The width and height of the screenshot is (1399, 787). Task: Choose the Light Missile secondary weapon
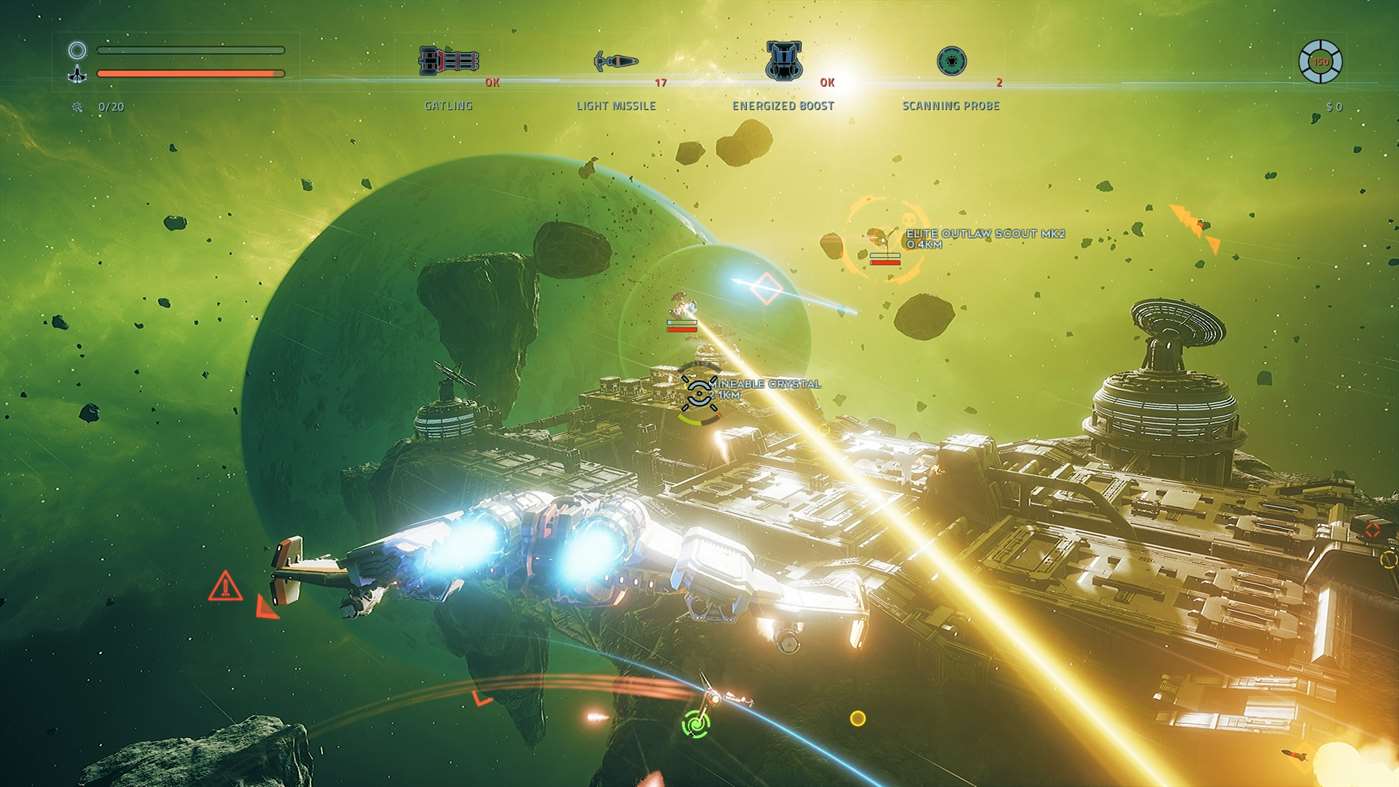click(x=616, y=62)
